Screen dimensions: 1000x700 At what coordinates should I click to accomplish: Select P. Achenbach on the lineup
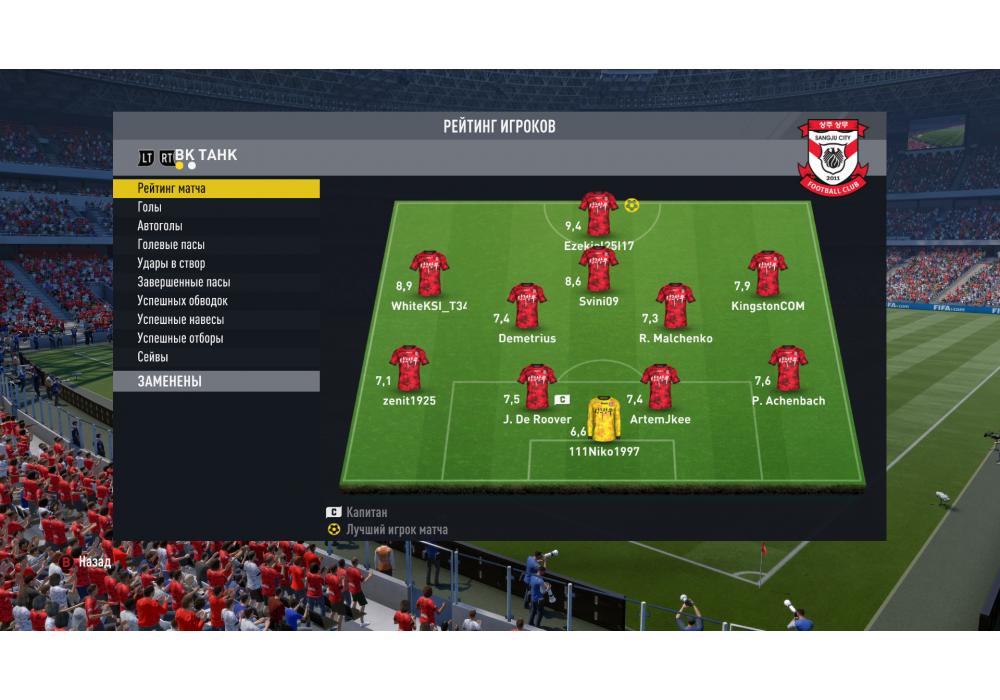pos(788,369)
